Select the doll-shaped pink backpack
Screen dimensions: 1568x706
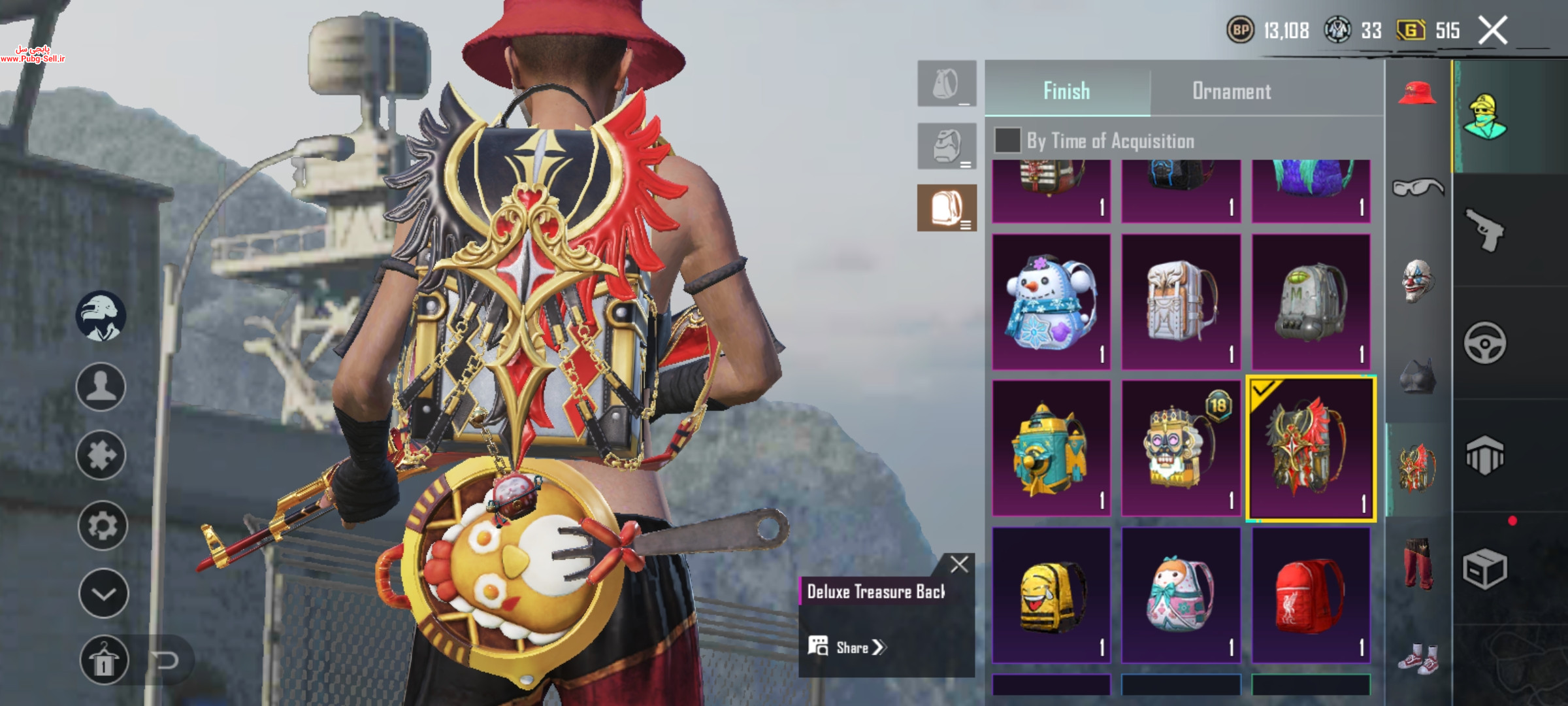coord(1181,595)
